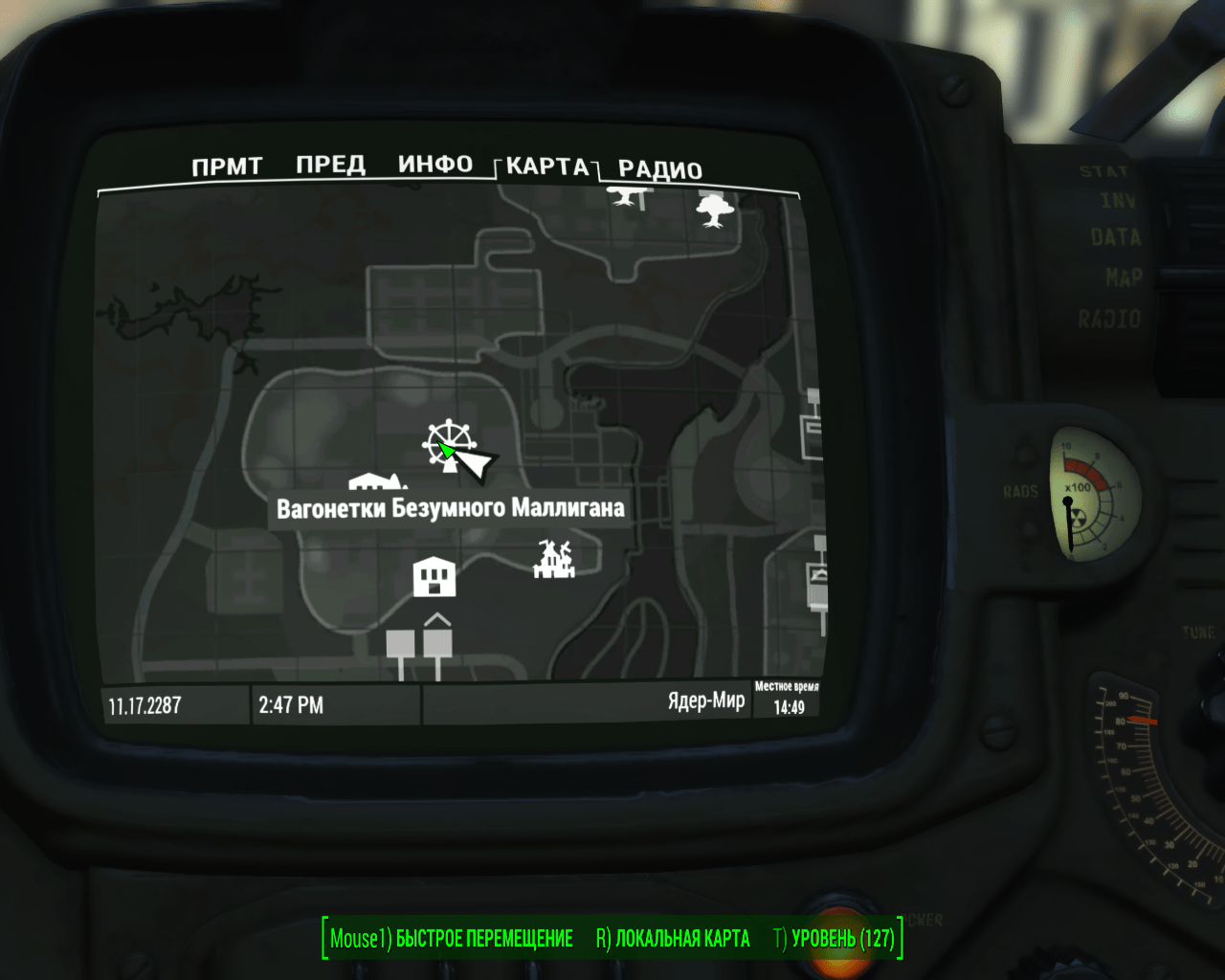Select the ИНФО tab
The height and width of the screenshot is (980, 1225).
435,165
